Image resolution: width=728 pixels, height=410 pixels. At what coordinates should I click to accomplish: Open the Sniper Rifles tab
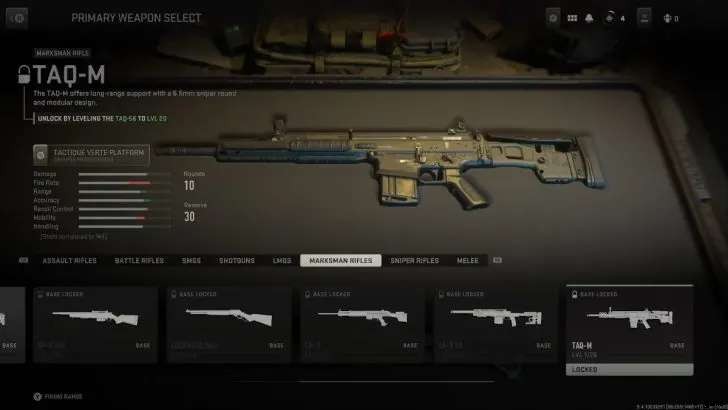tap(414, 260)
